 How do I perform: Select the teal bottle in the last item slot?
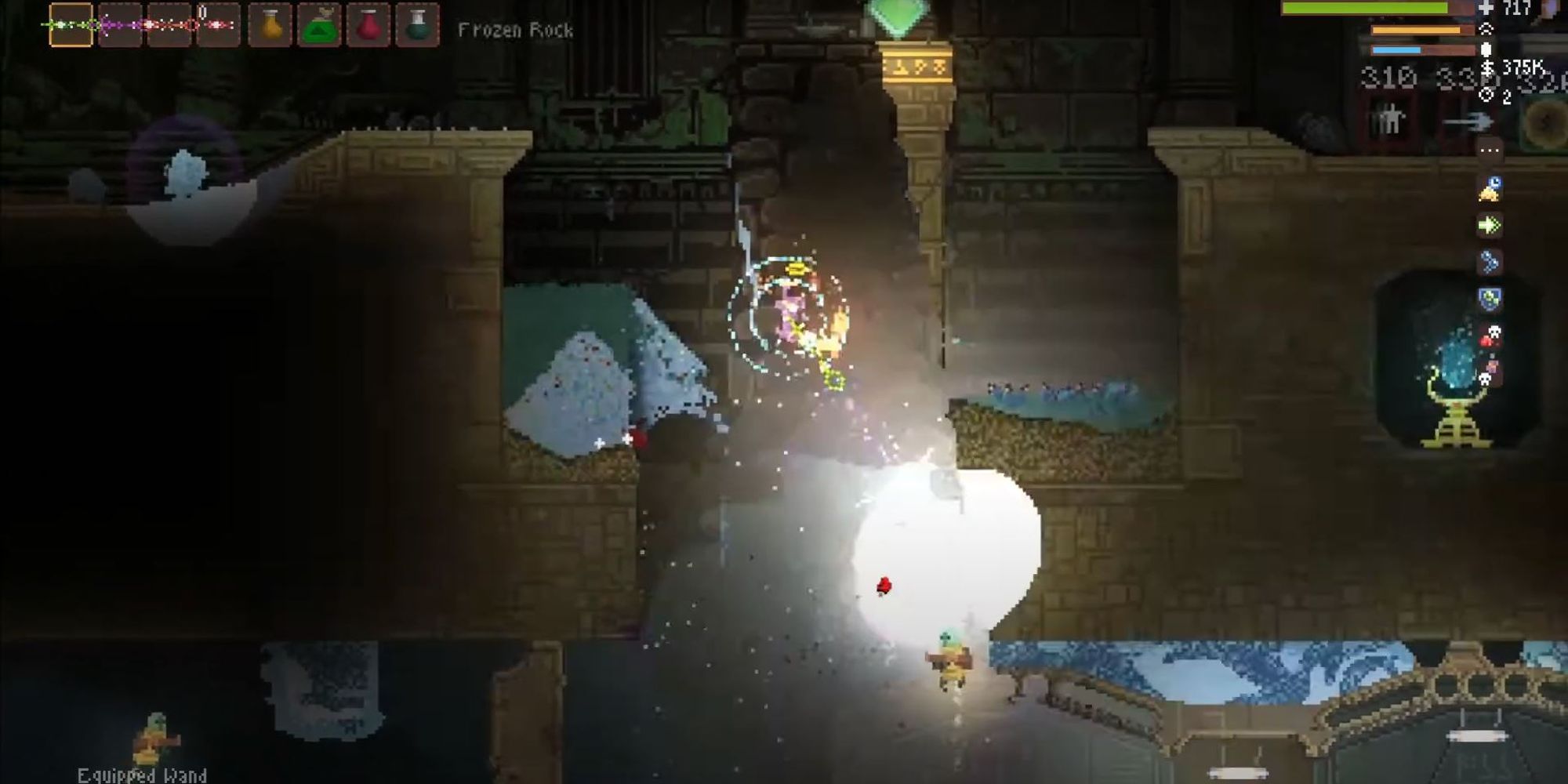pyautogui.click(x=419, y=22)
